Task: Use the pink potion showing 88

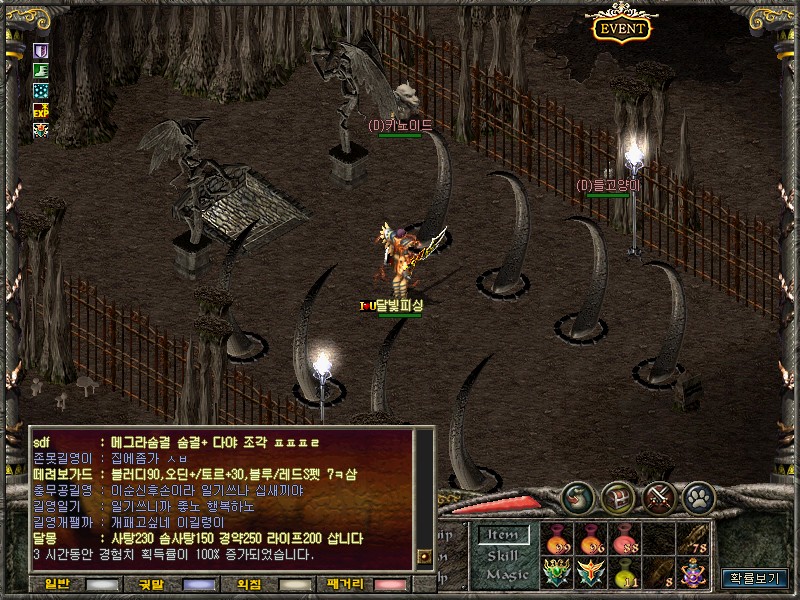Action: pyautogui.click(x=626, y=539)
